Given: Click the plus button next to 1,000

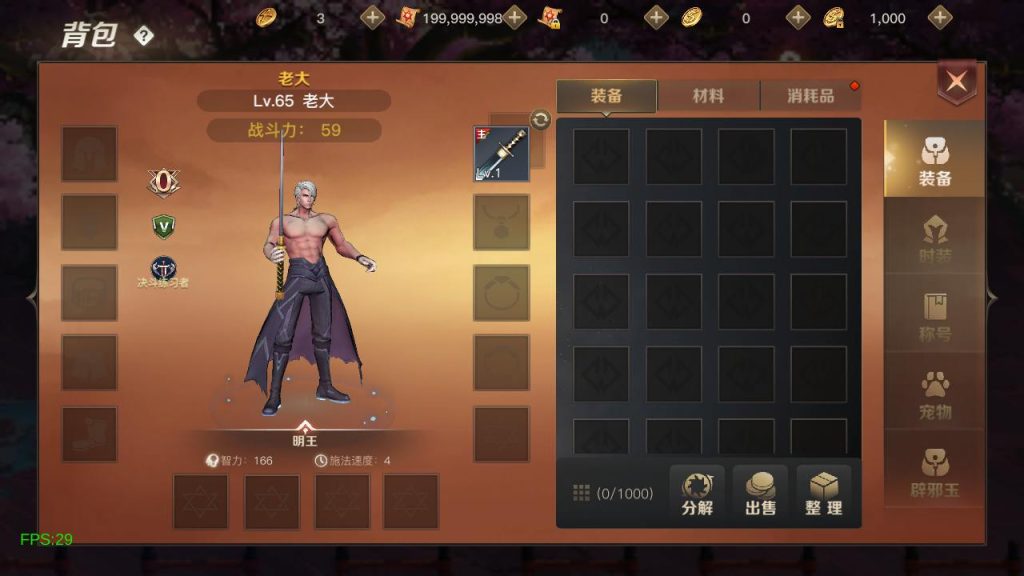Looking at the screenshot, I should 940,17.
